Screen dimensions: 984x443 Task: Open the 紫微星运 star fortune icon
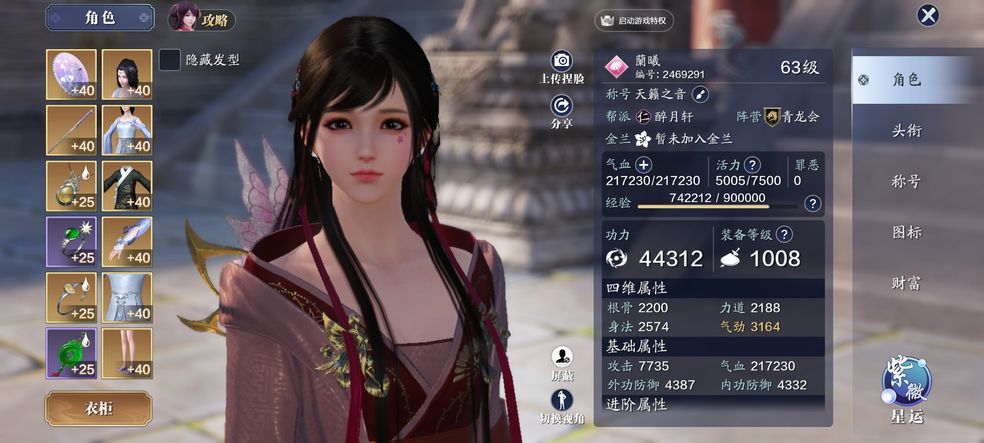[x=906, y=381]
